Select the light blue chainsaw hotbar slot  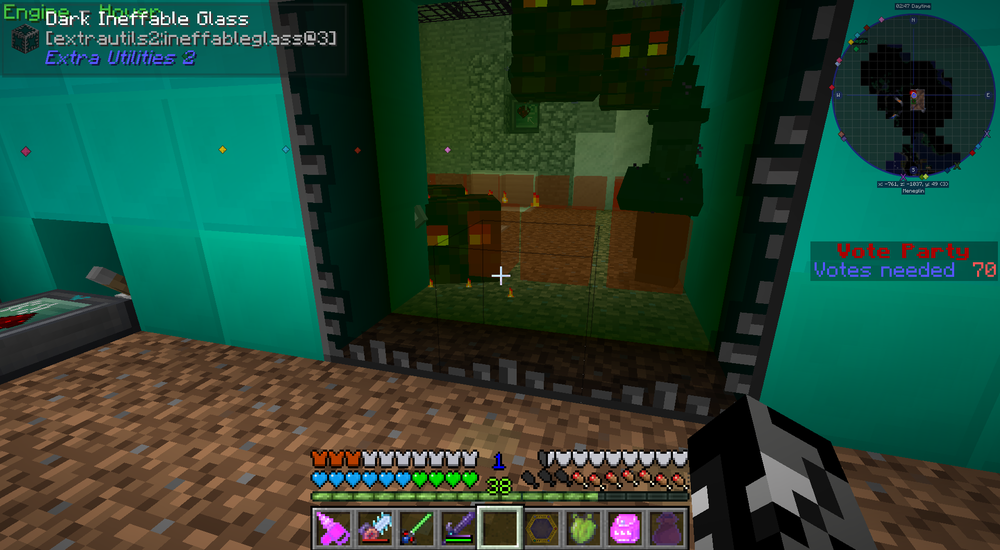(374, 526)
